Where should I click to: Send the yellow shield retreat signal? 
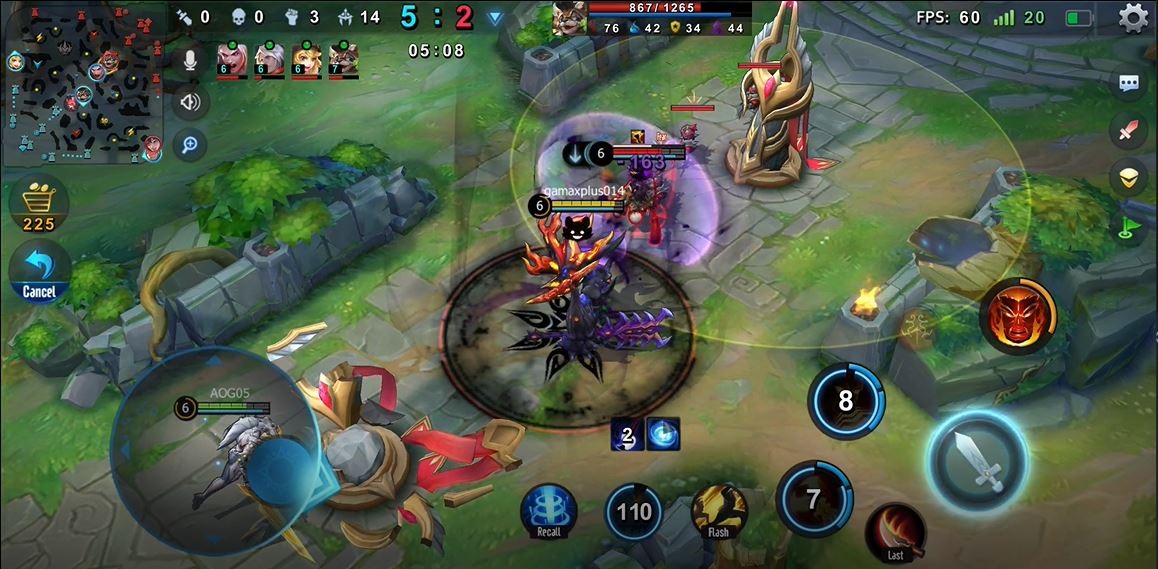(x=1129, y=177)
